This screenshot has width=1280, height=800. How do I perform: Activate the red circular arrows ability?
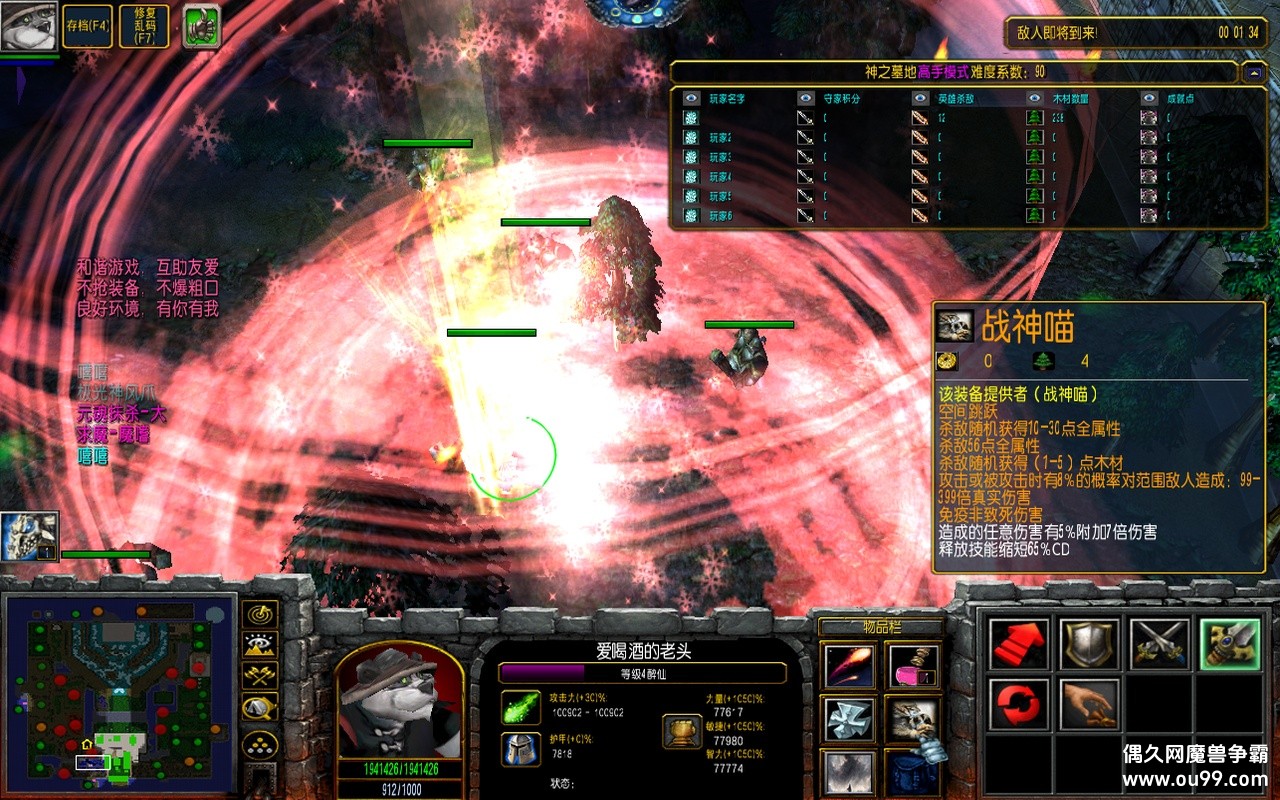tap(1021, 705)
